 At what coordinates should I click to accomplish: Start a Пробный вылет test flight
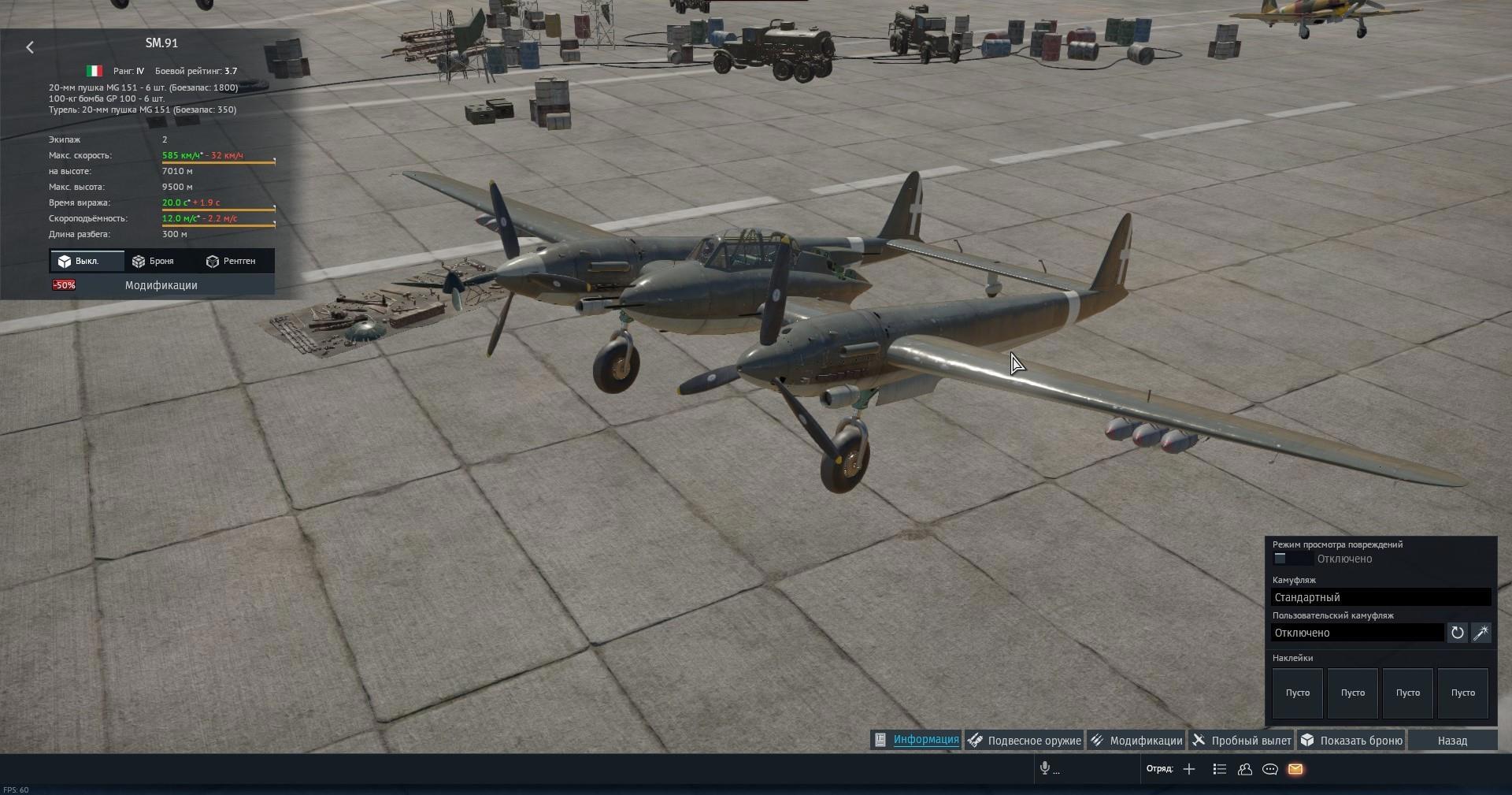[x=1242, y=741]
